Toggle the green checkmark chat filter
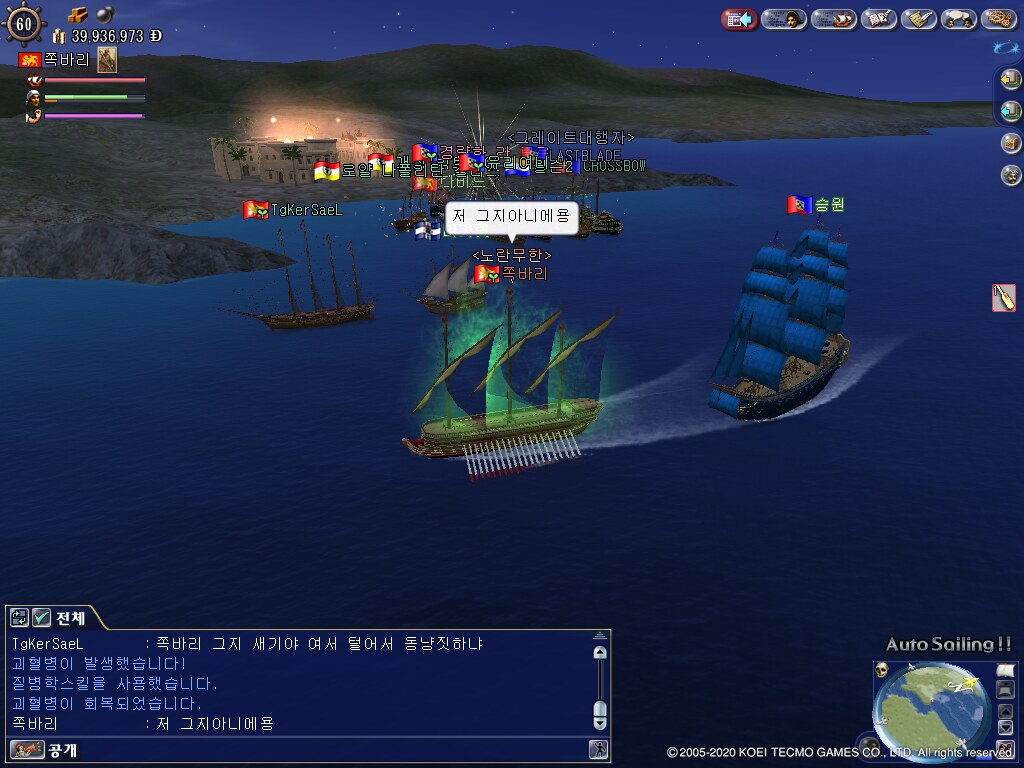 pos(41,617)
